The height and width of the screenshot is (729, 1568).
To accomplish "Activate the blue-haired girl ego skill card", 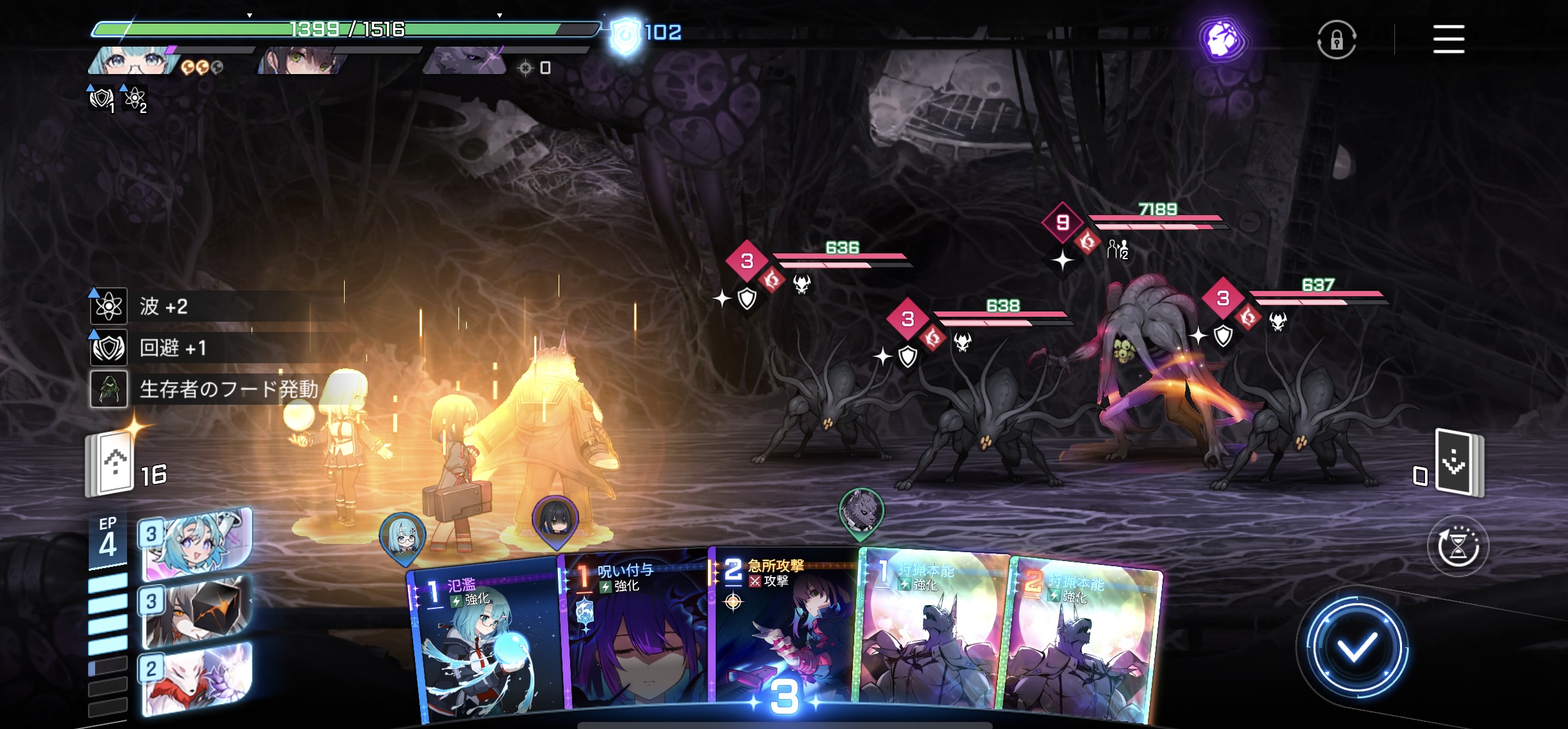I will click(x=195, y=544).
